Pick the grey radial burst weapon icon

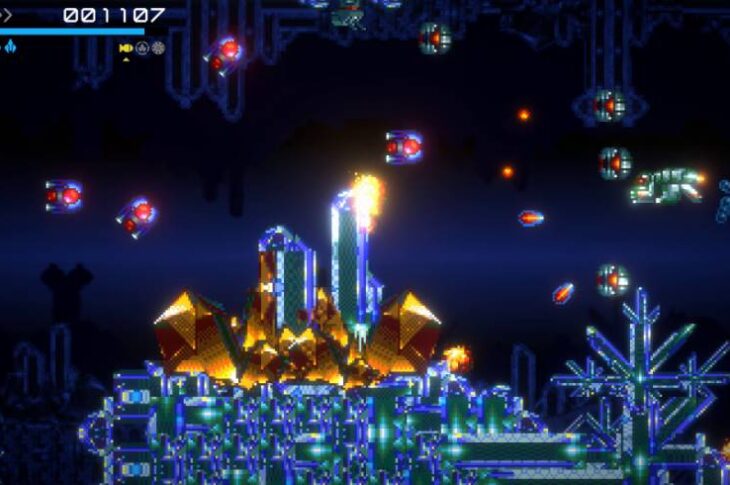[x=158, y=48]
